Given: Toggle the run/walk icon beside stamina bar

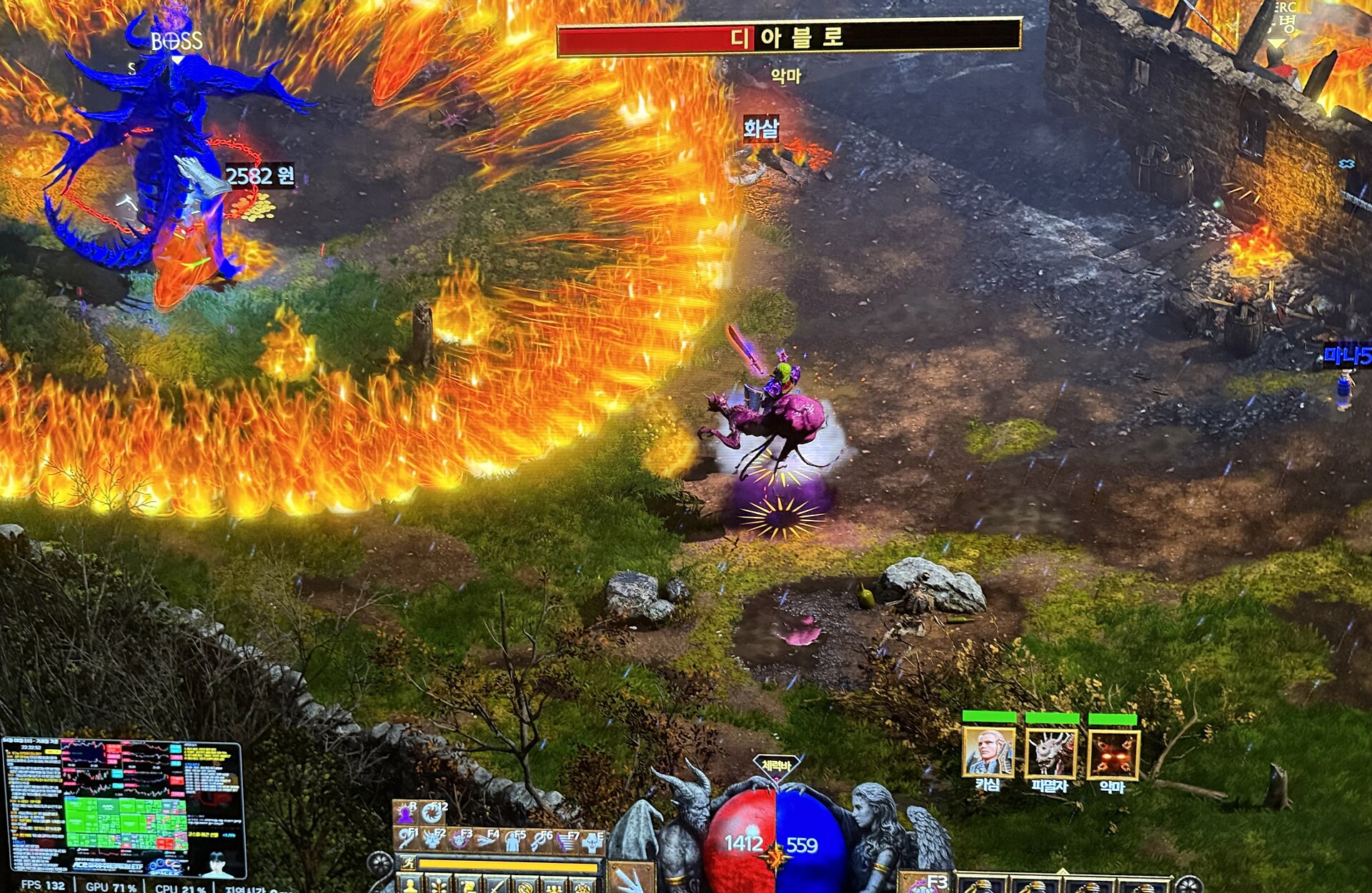Looking at the screenshot, I should [407, 864].
